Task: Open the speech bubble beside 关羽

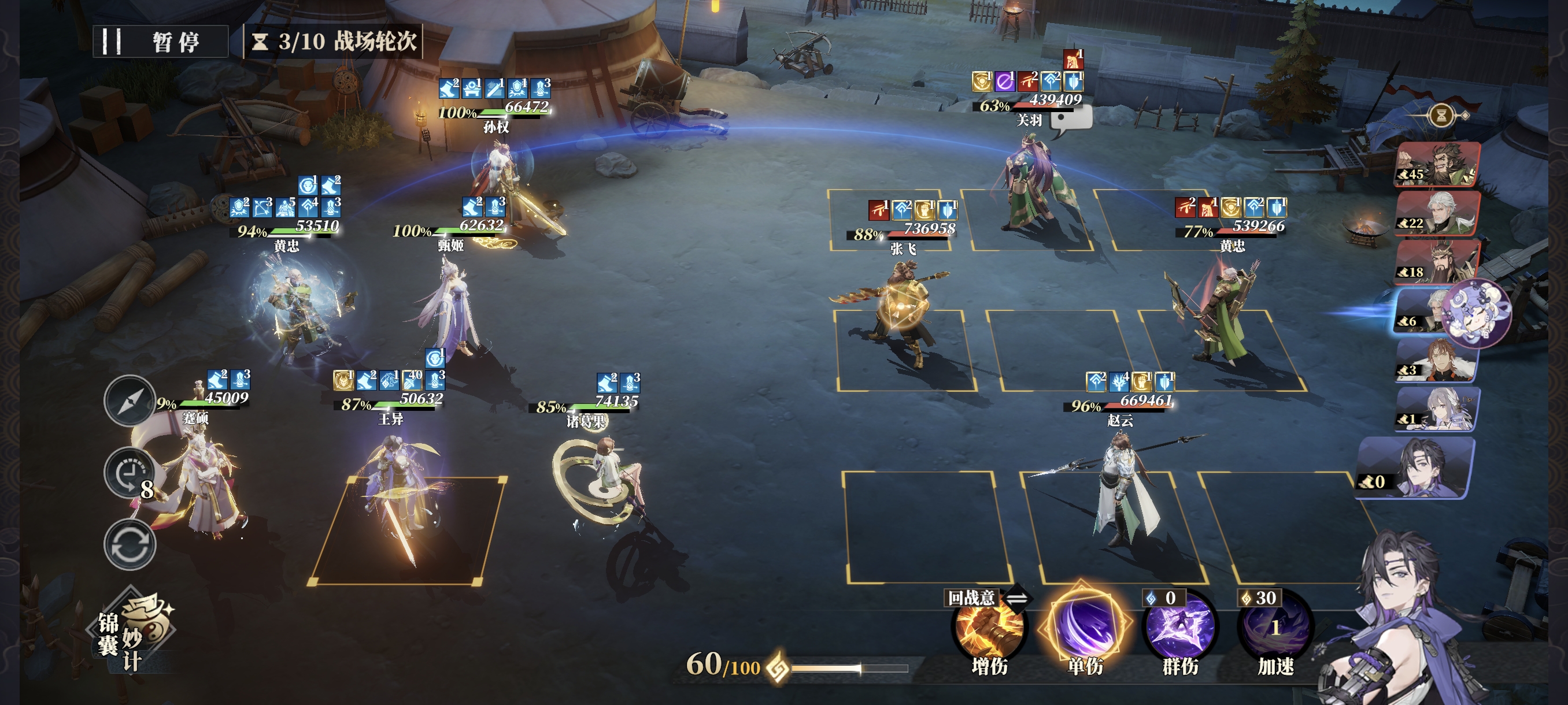Action: (x=1072, y=120)
